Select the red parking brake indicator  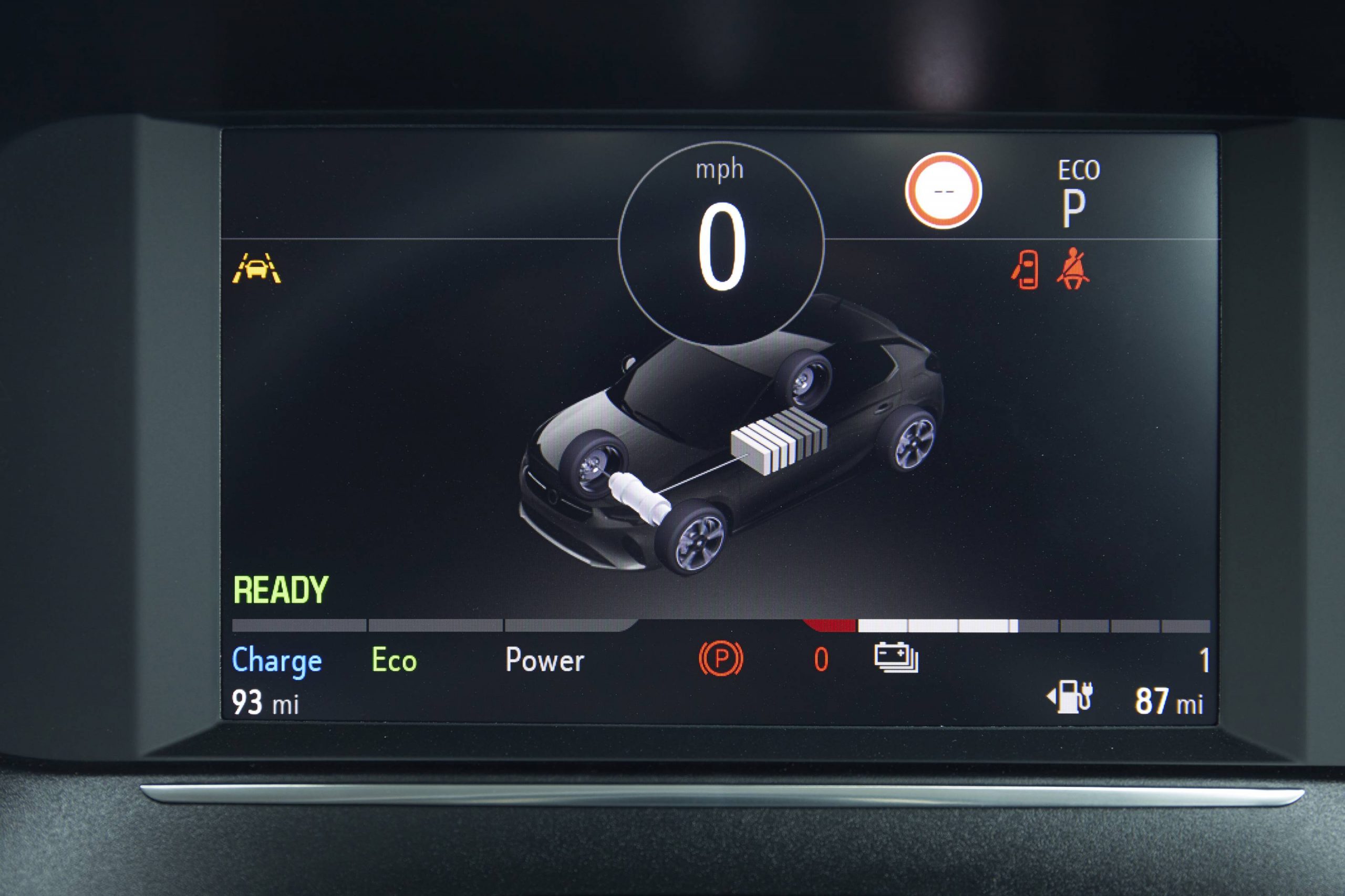[x=721, y=659]
